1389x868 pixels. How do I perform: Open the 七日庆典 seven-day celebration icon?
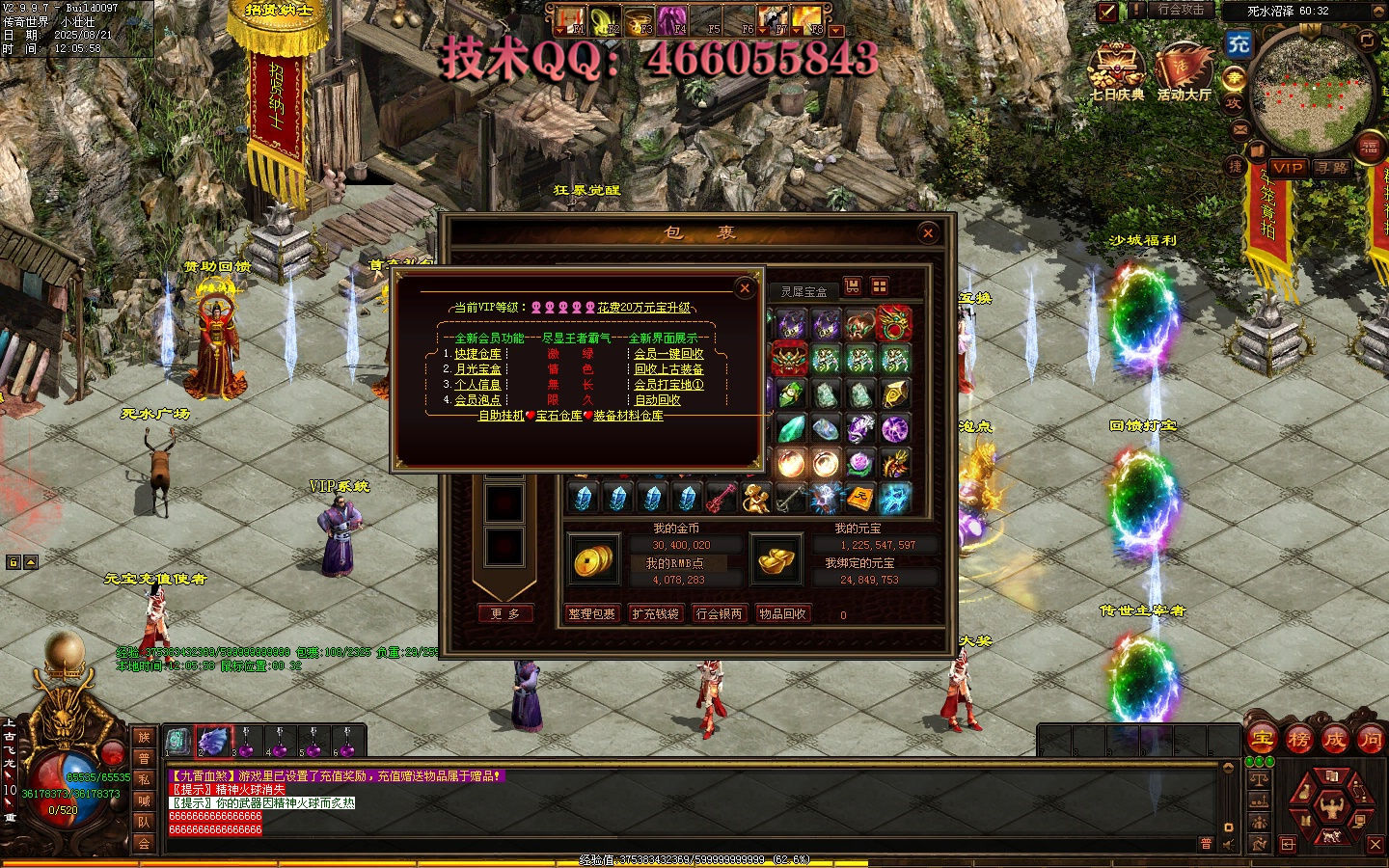pyautogui.click(x=1117, y=73)
